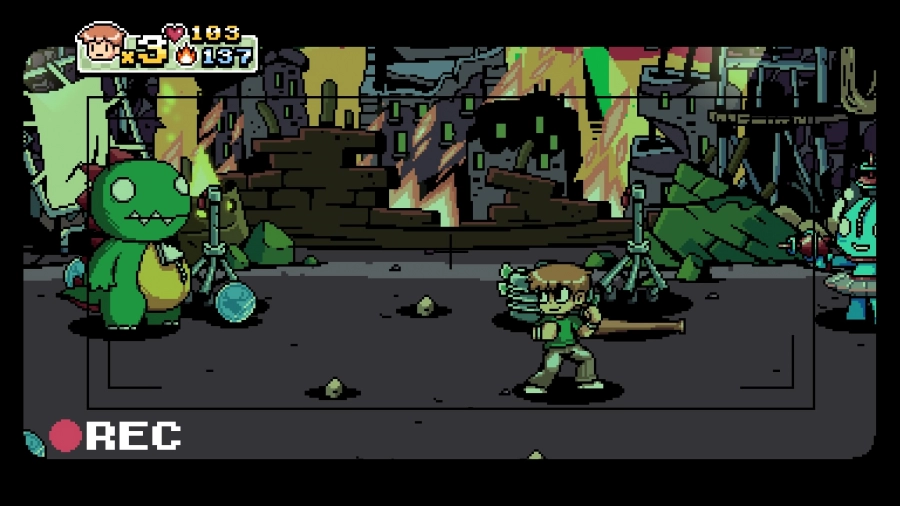Viewport: 900px width, 506px height.
Task: Click Scott's character portrait in the HUD
Action: tap(100, 44)
